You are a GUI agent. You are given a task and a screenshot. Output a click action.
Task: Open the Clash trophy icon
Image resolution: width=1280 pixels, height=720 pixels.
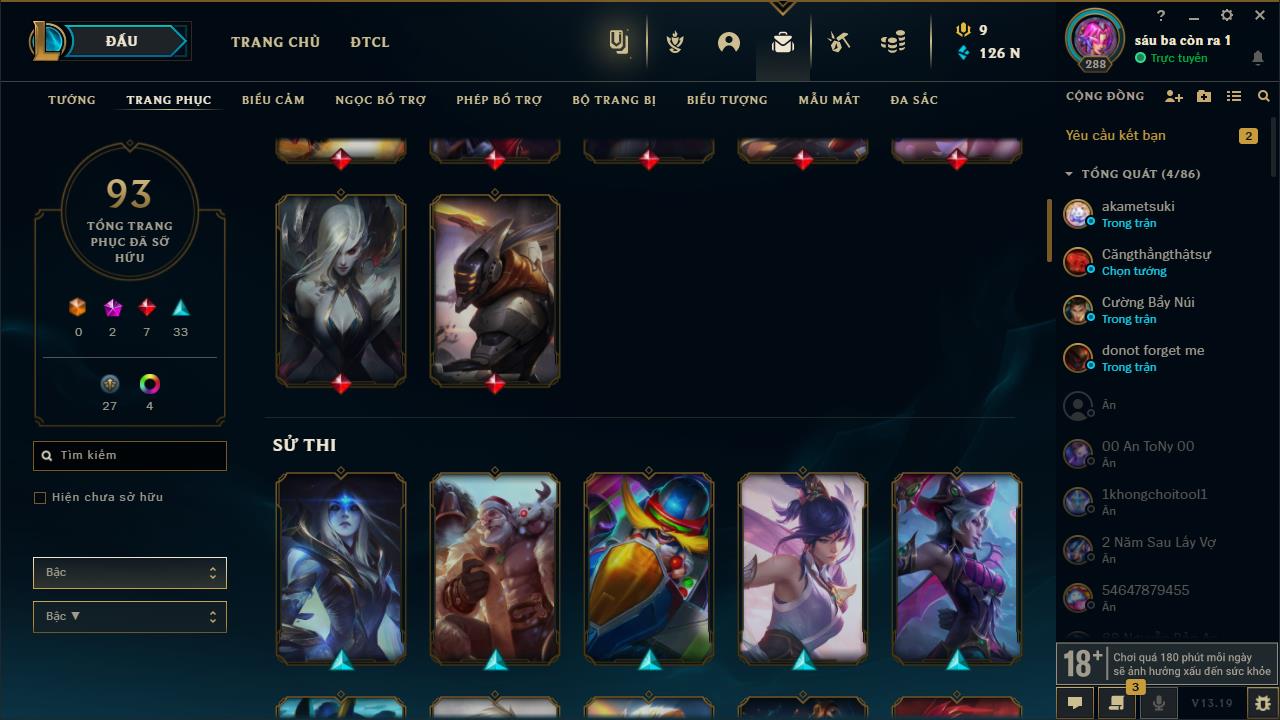click(x=675, y=43)
